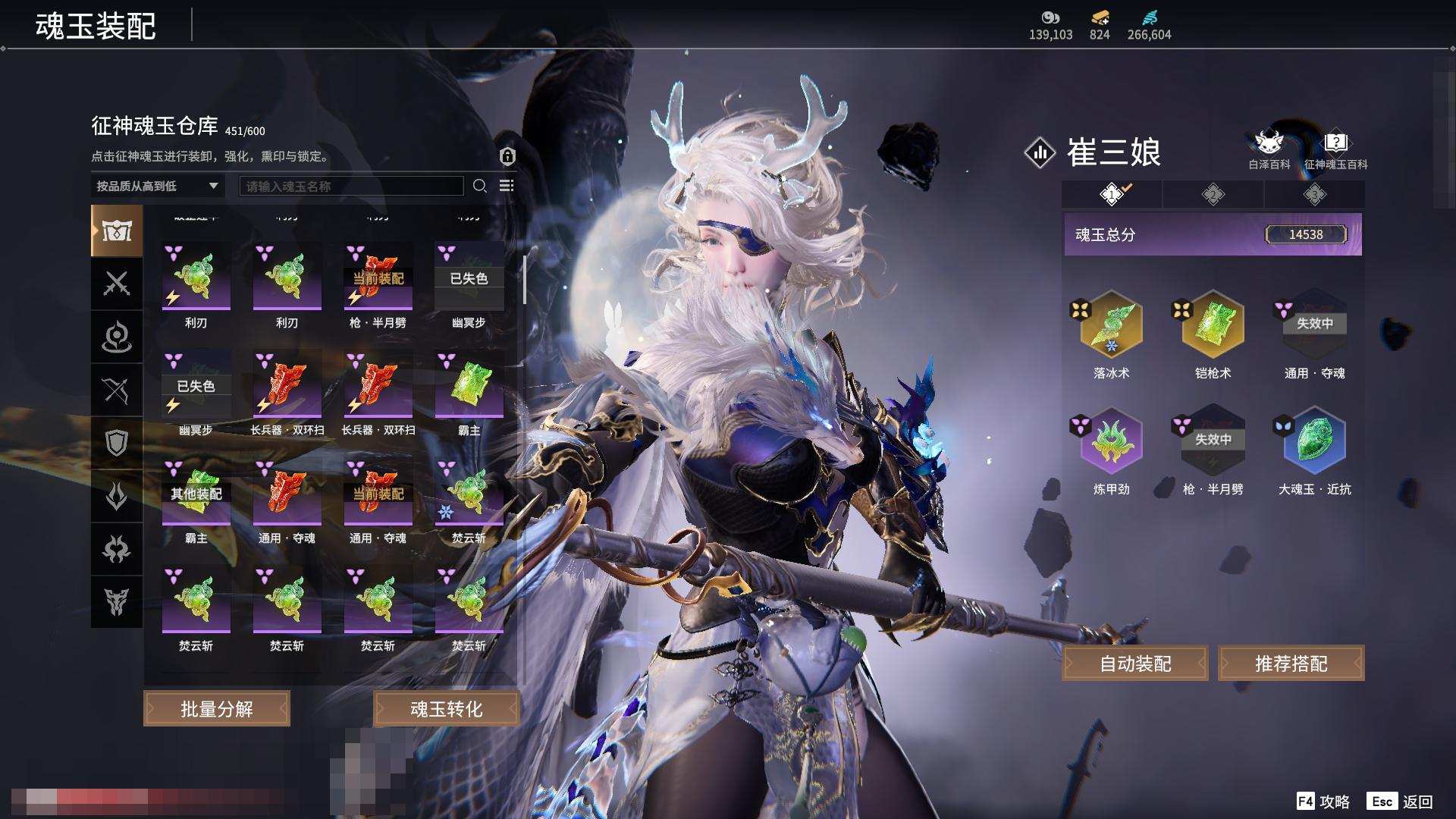Open the sort-by-quality dropdown
Viewport: 1456px width, 819px height.
coord(157,186)
